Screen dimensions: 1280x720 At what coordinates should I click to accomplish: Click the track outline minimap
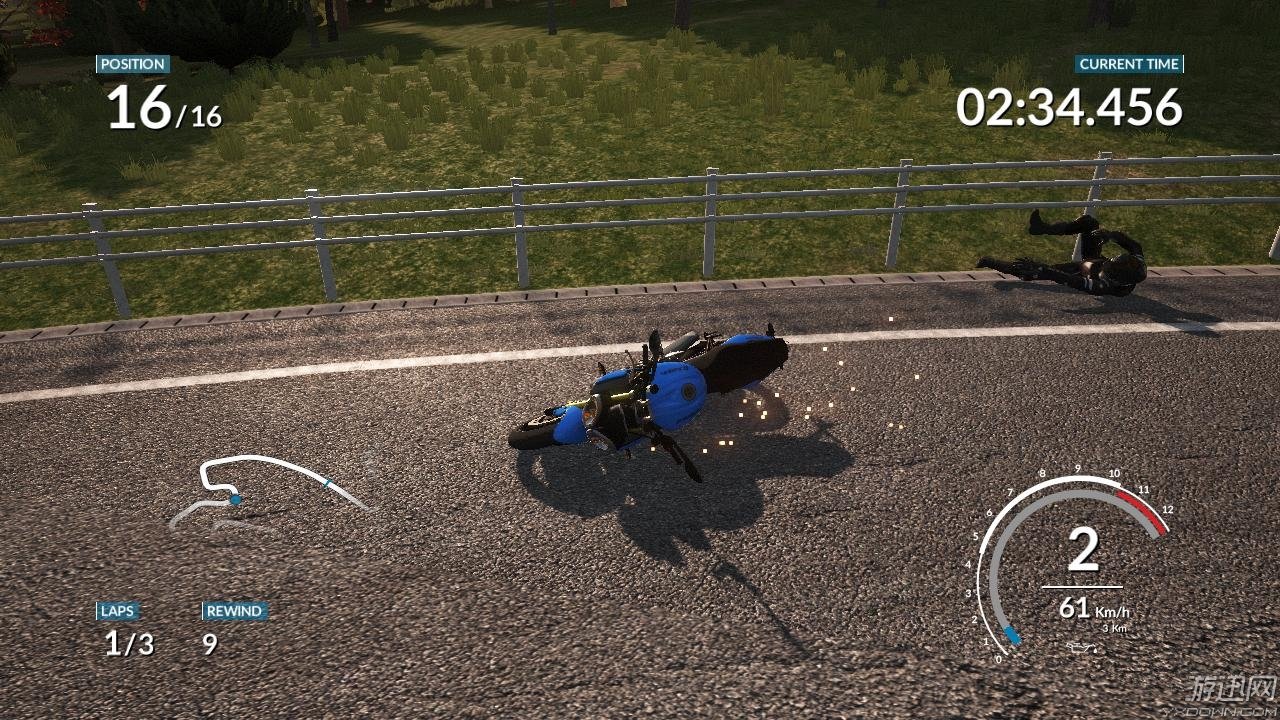tap(268, 490)
